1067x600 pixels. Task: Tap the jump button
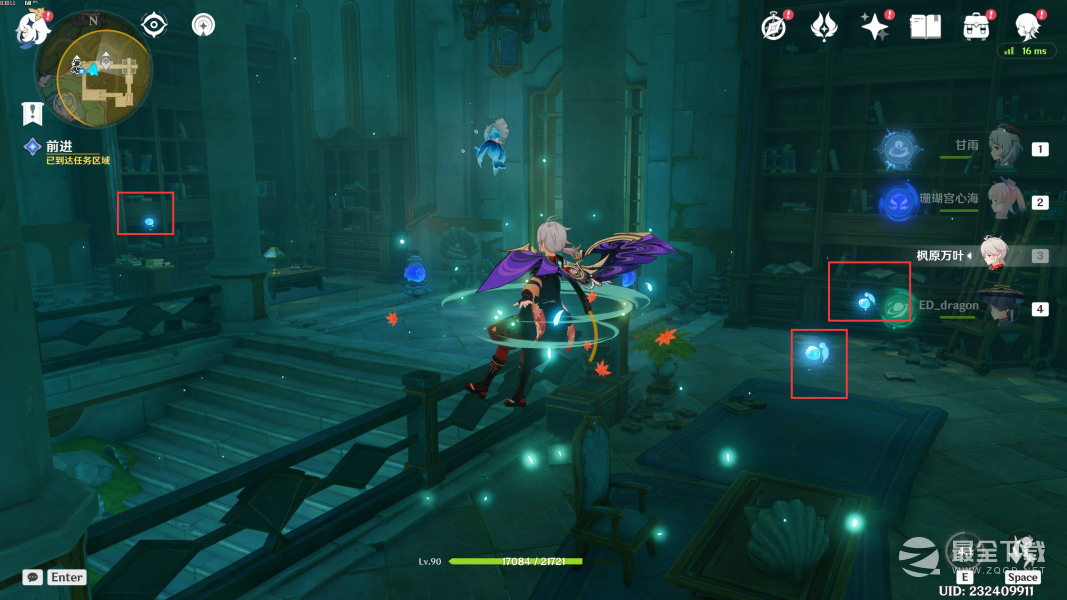click(x=1022, y=552)
